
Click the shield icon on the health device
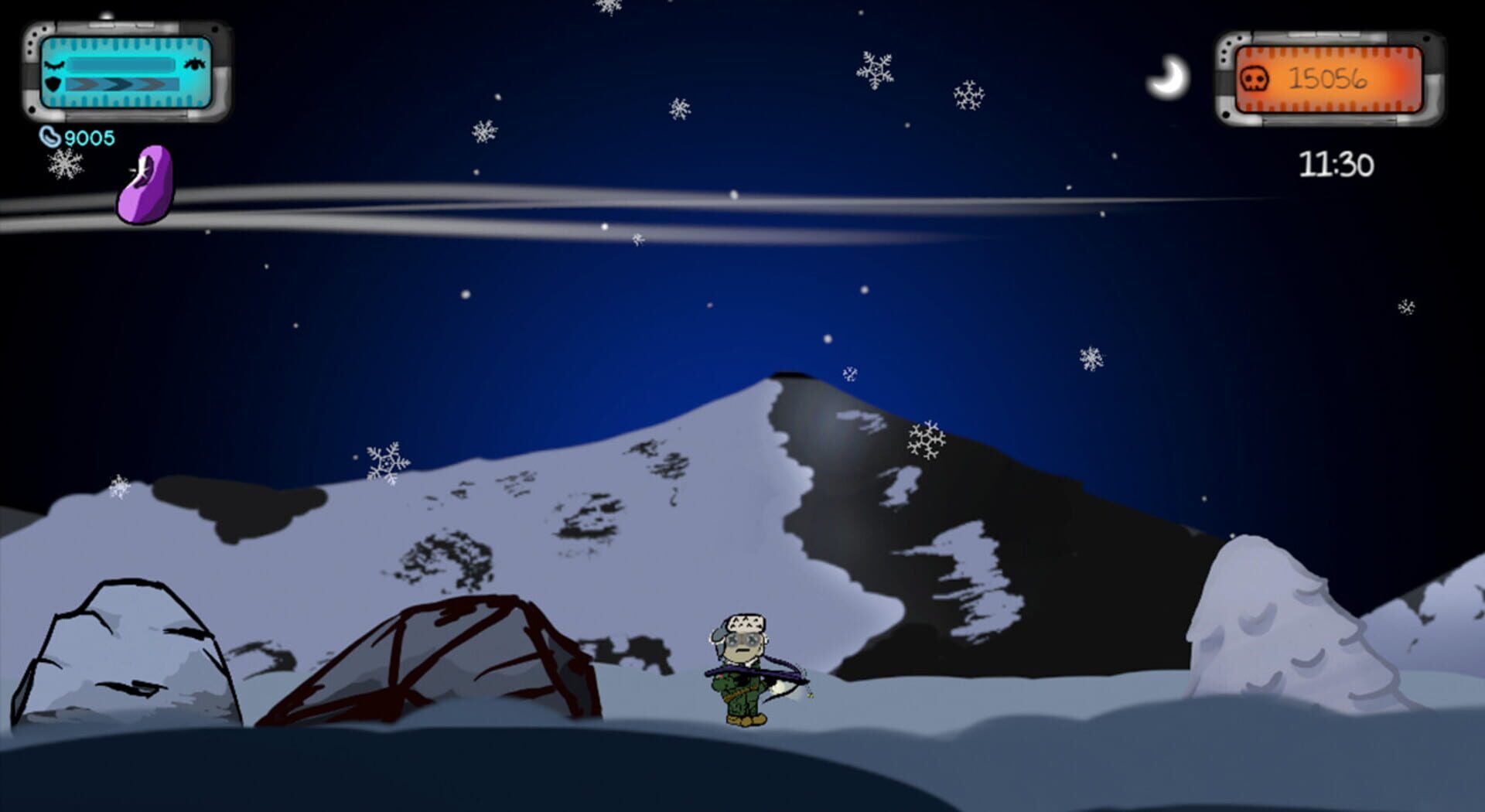point(53,84)
